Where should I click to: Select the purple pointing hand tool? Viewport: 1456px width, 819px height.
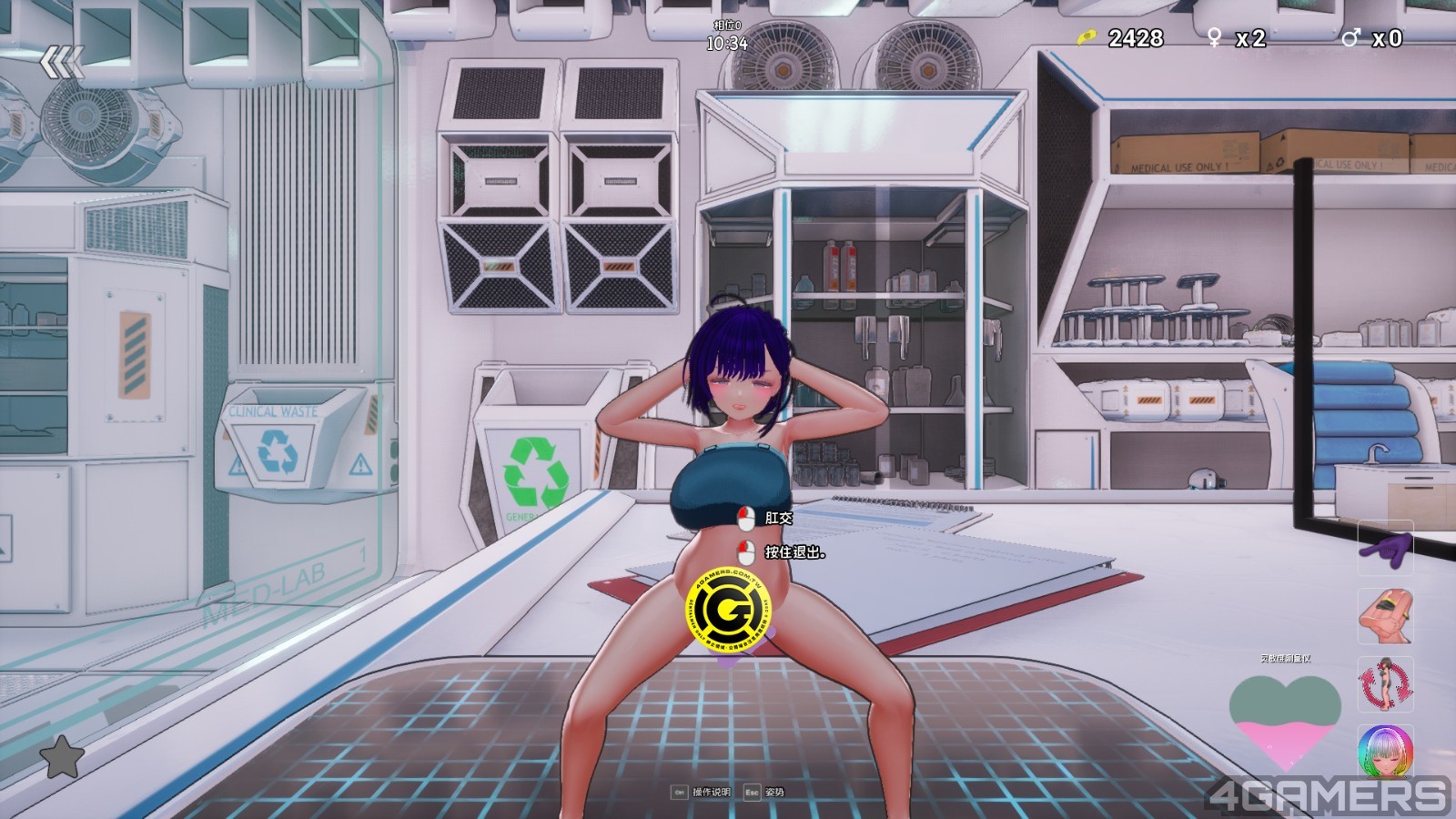(1385, 548)
